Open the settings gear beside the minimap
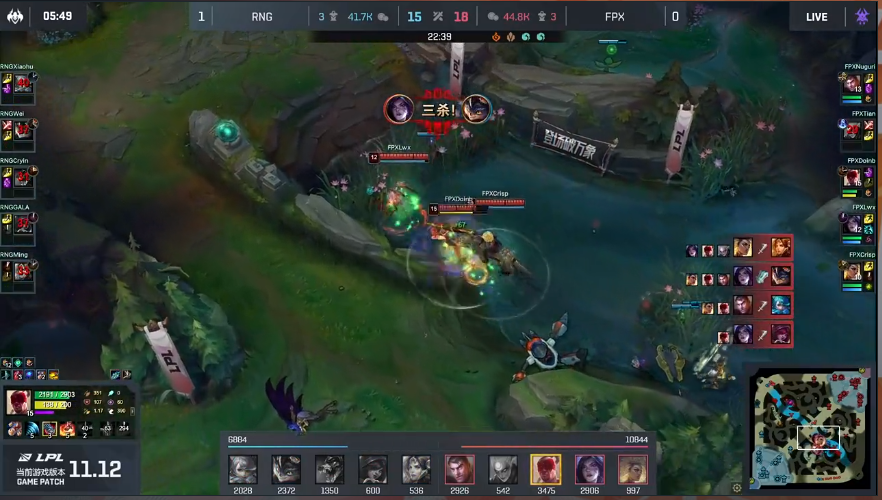Viewport: 882px width, 500px height. (738, 487)
